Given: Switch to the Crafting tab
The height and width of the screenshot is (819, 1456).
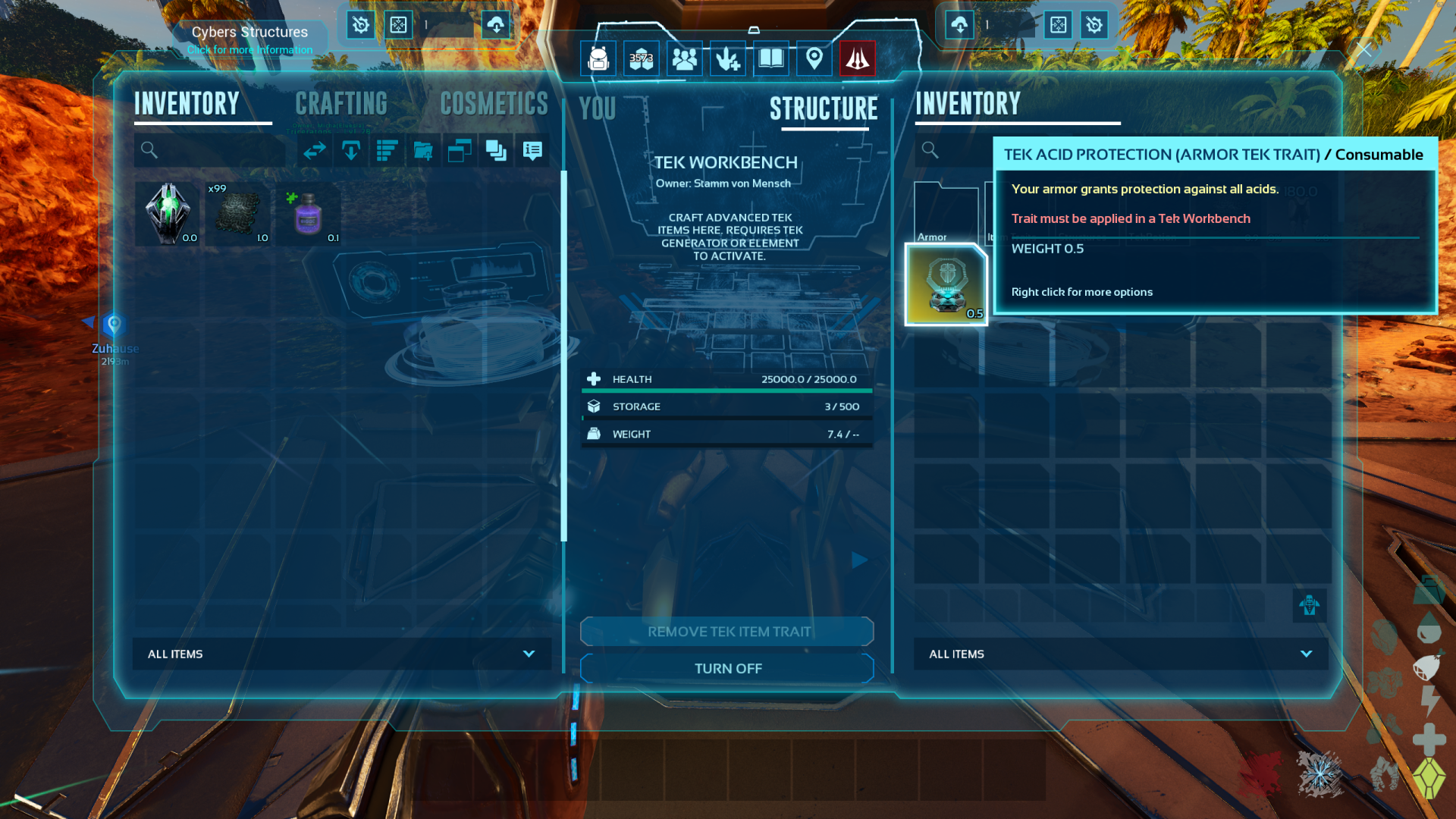Looking at the screenshot, I should 341,104.
